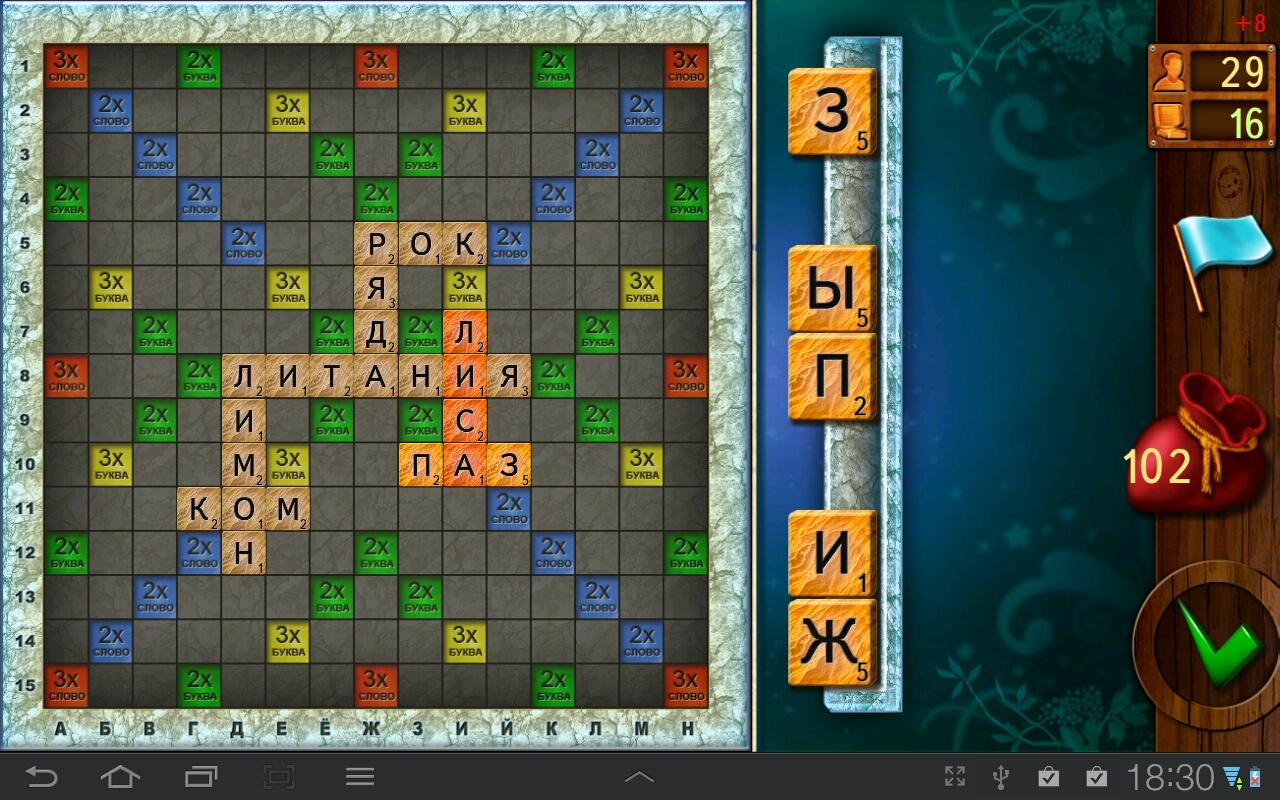Choose the П tile in the rack

click(x=831, y=376)
